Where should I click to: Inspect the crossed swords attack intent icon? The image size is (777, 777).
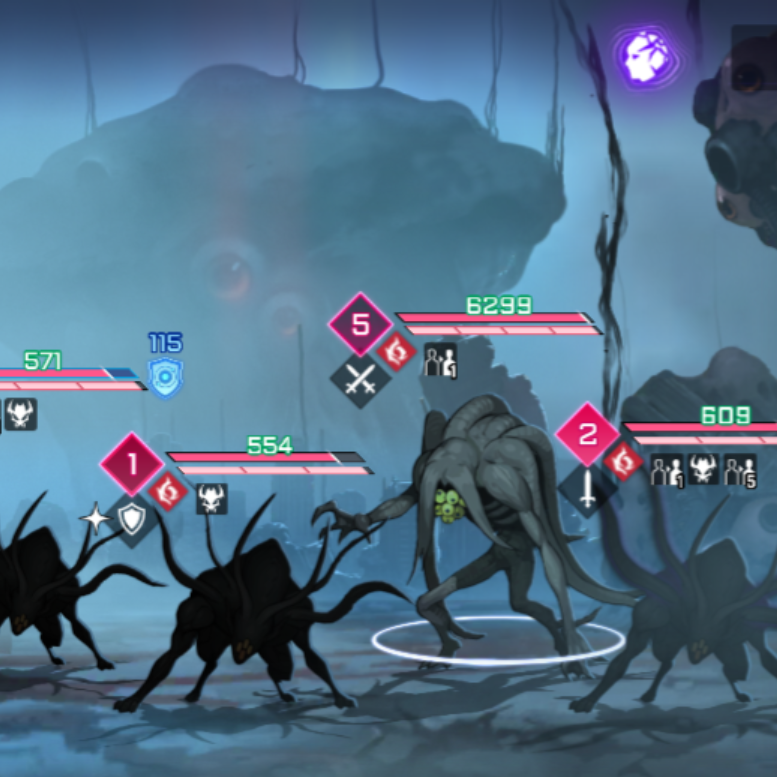click(360, 379)
